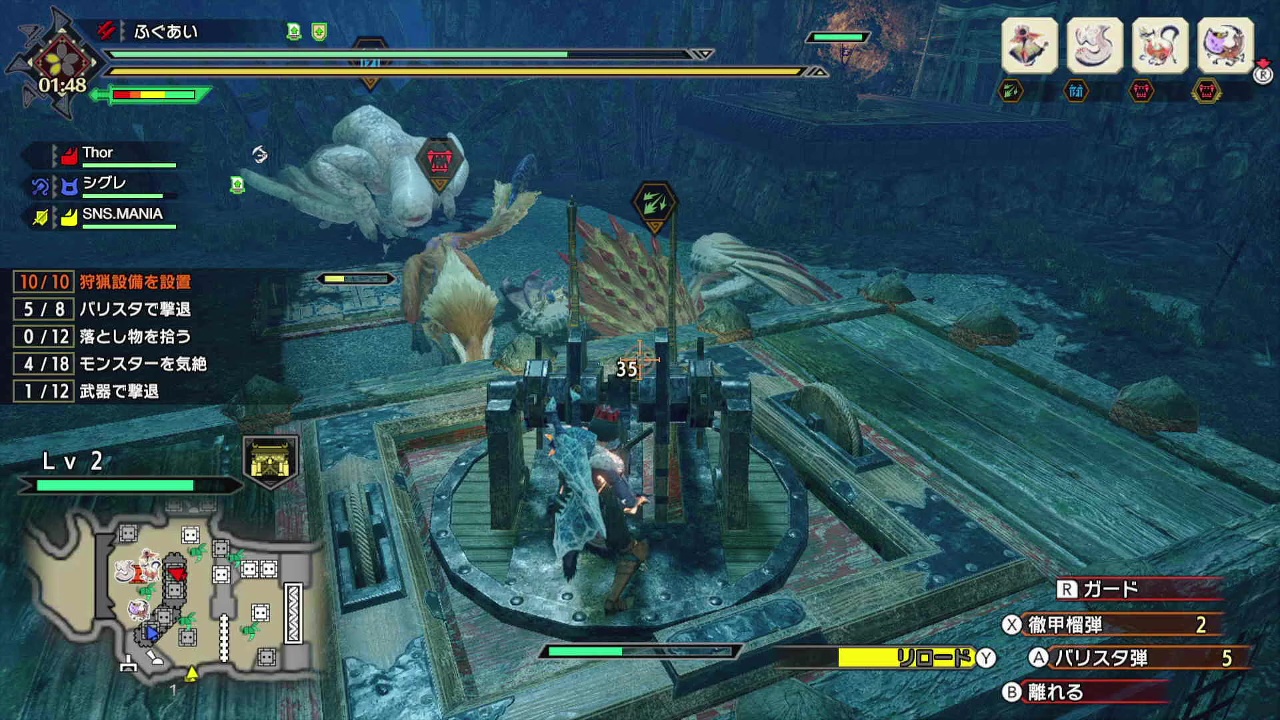This screenshot has width=1280, height=720.
Task: Open the バリスタで撃退 objective row
Action: tap(134, 310)
